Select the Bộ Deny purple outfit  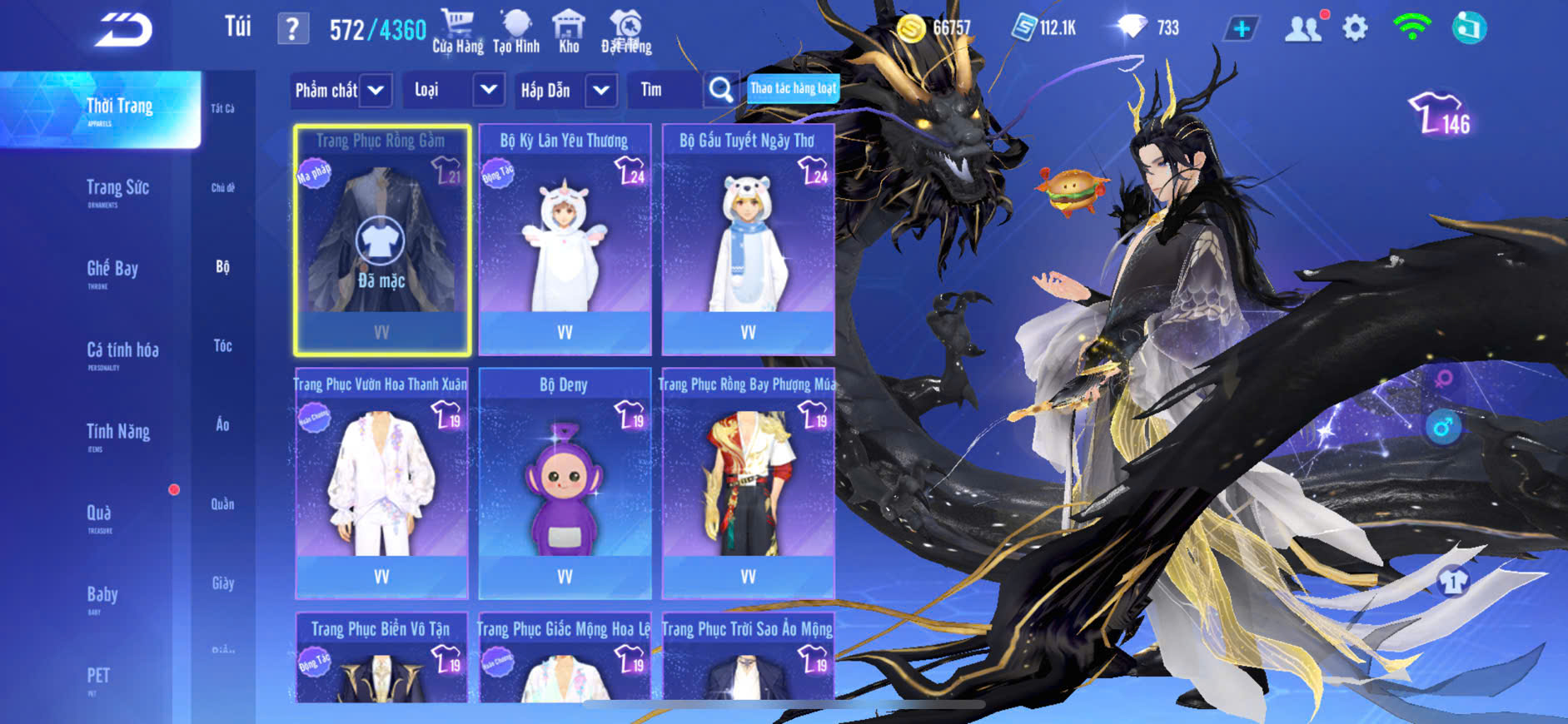(x=565, y=484)
